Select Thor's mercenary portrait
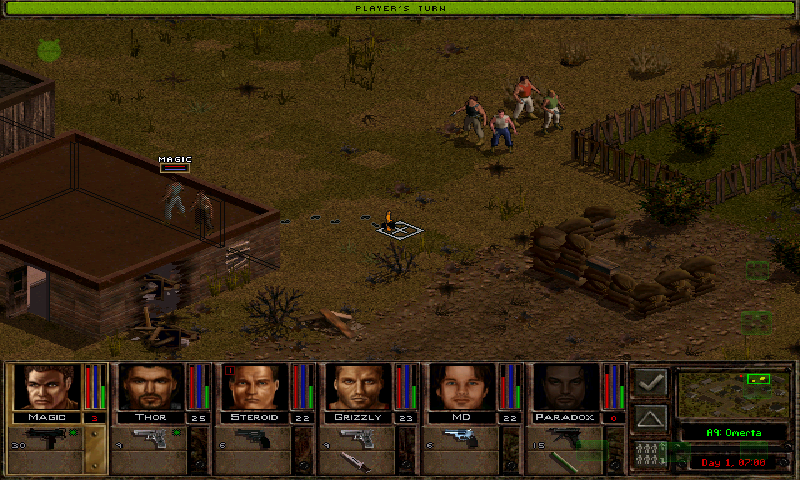This screenshot has width=800, height=480. coord(150,387)
